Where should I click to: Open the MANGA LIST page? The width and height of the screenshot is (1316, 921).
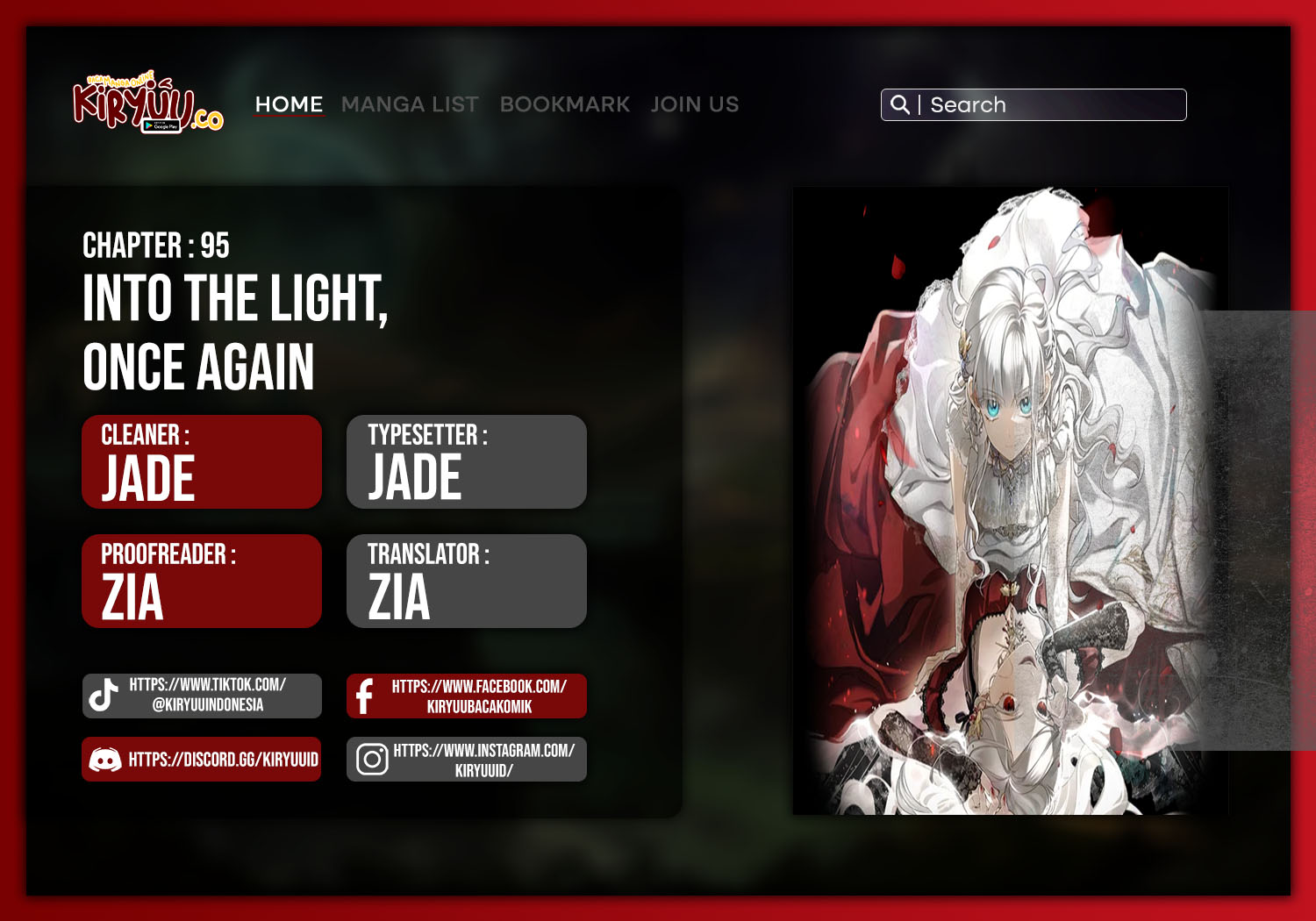tap(410, 104)
